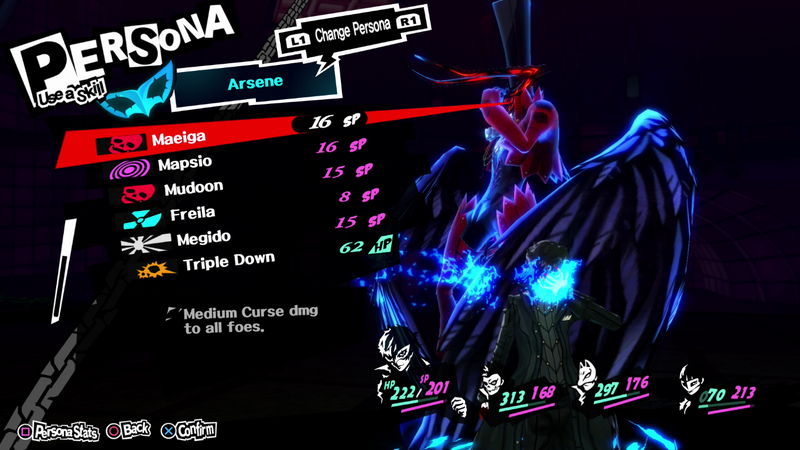Select the Freila skill
This screenshot has width=800, height=450.
(x=192, y=214)
